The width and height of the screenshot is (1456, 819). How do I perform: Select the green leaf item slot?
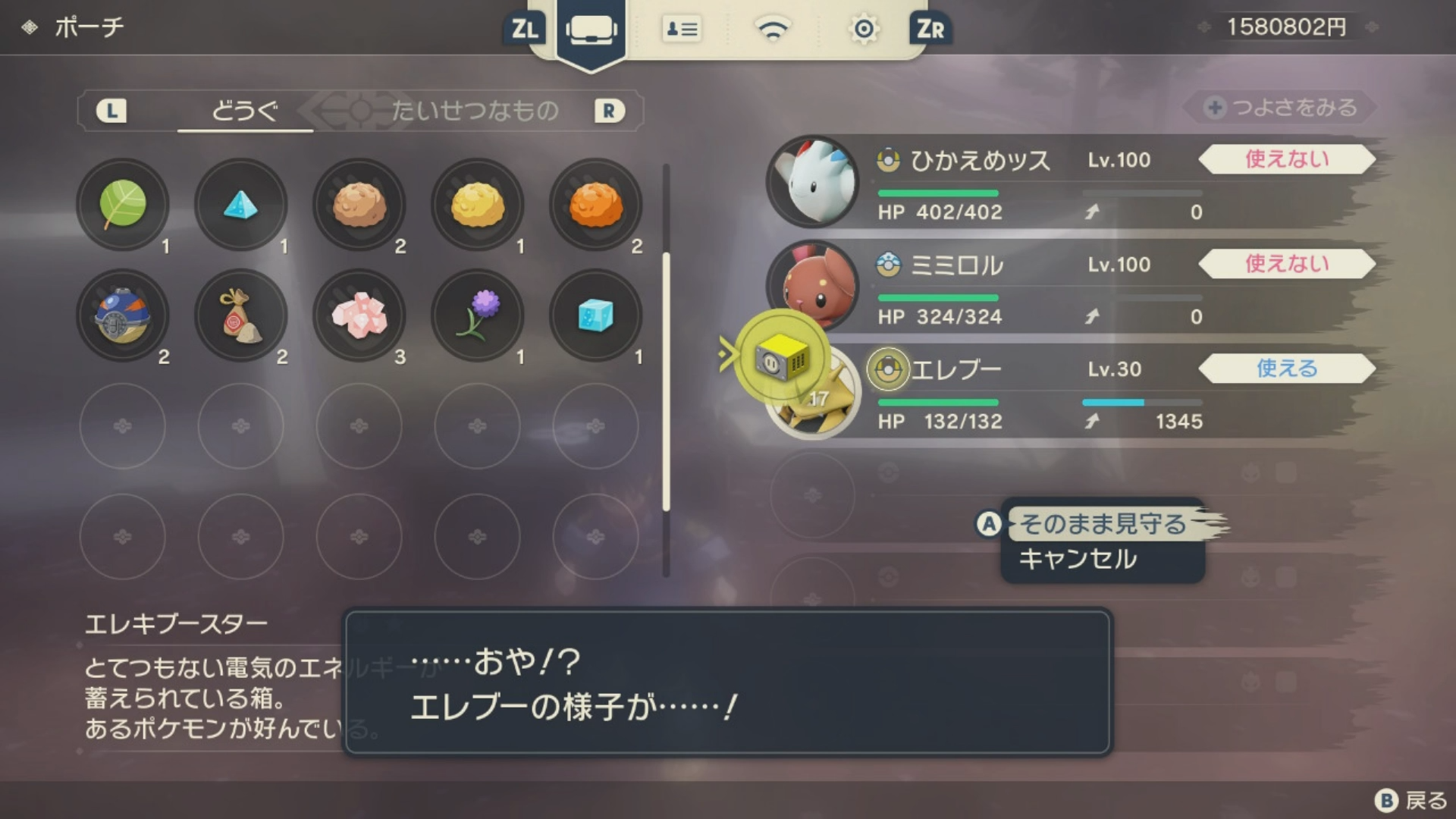click(123, 204)
